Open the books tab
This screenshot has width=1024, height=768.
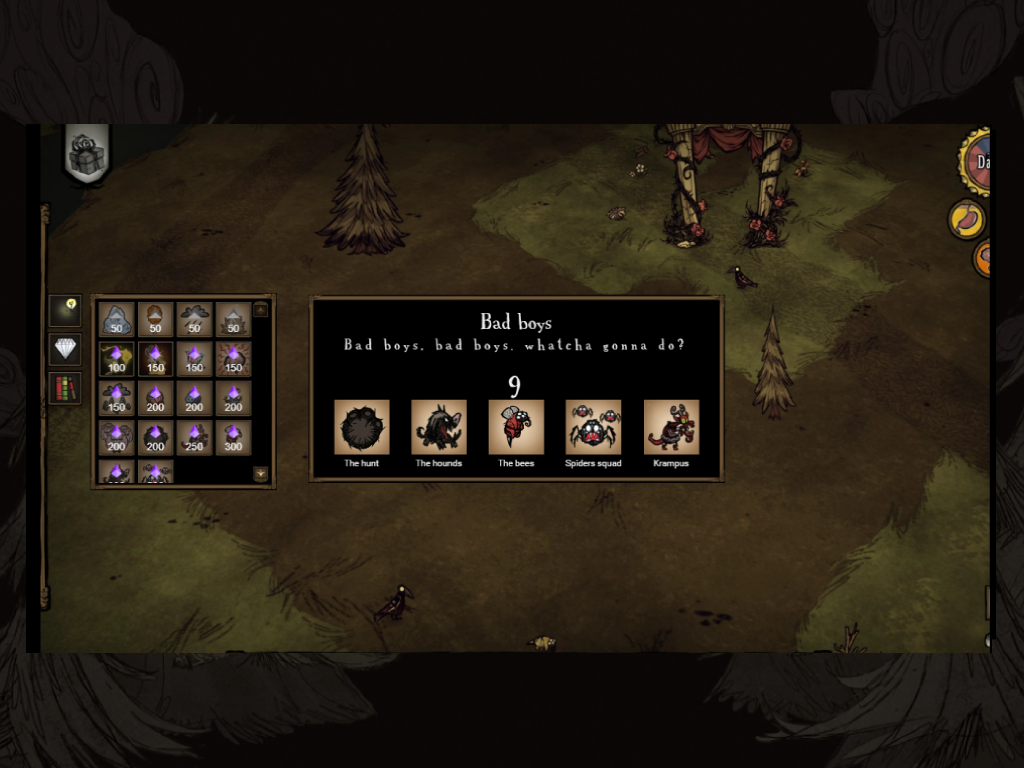(x=65, y=388)
